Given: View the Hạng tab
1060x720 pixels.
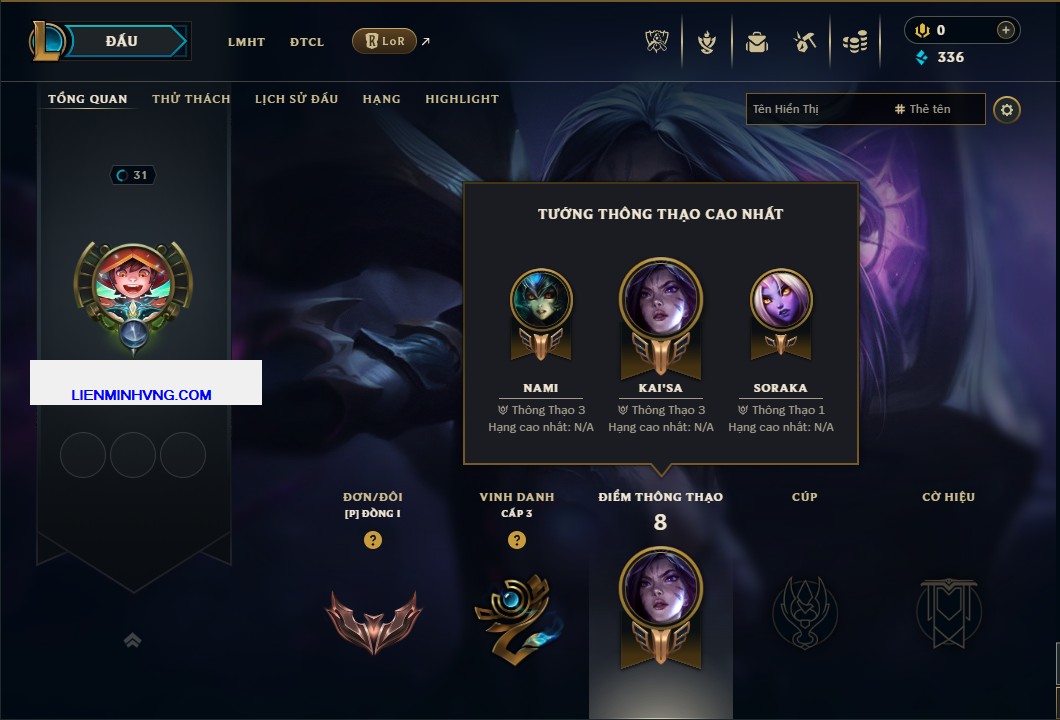Looking at the screenshot, I should [381, 99].
